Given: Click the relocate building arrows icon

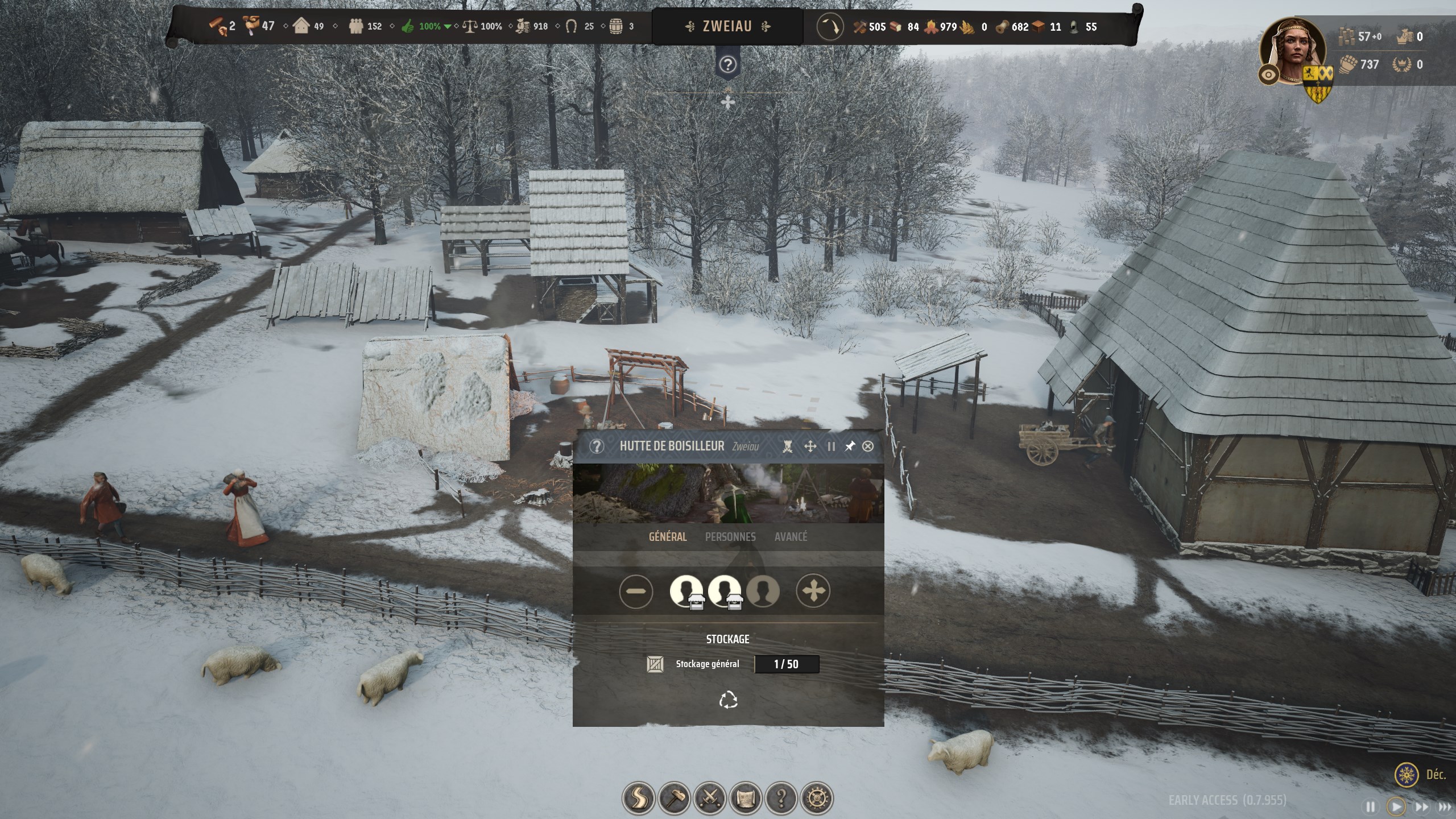Looking at the screenshot, I should pos(810,446).
